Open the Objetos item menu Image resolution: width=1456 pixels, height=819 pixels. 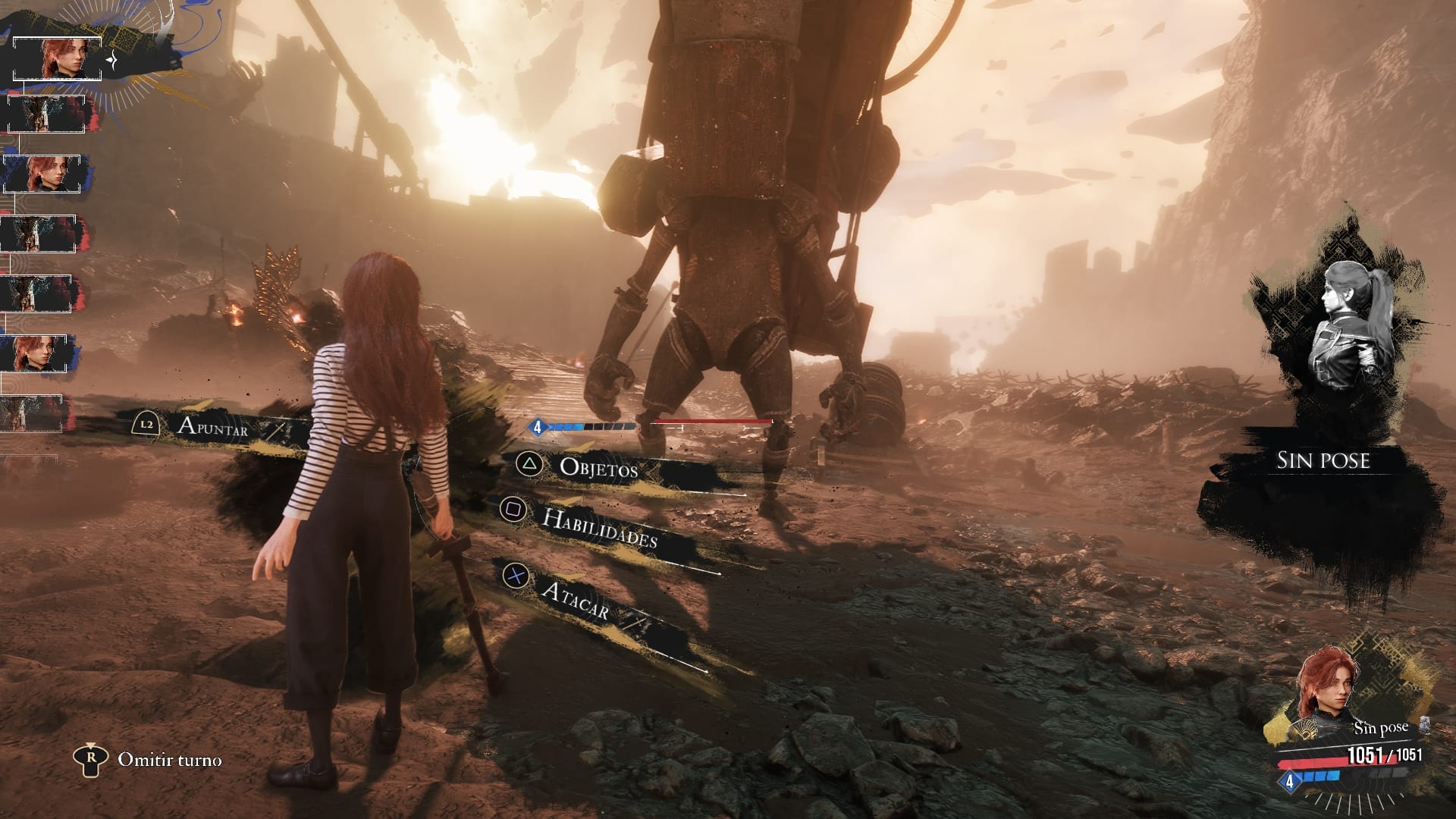(x=598, y=469)
